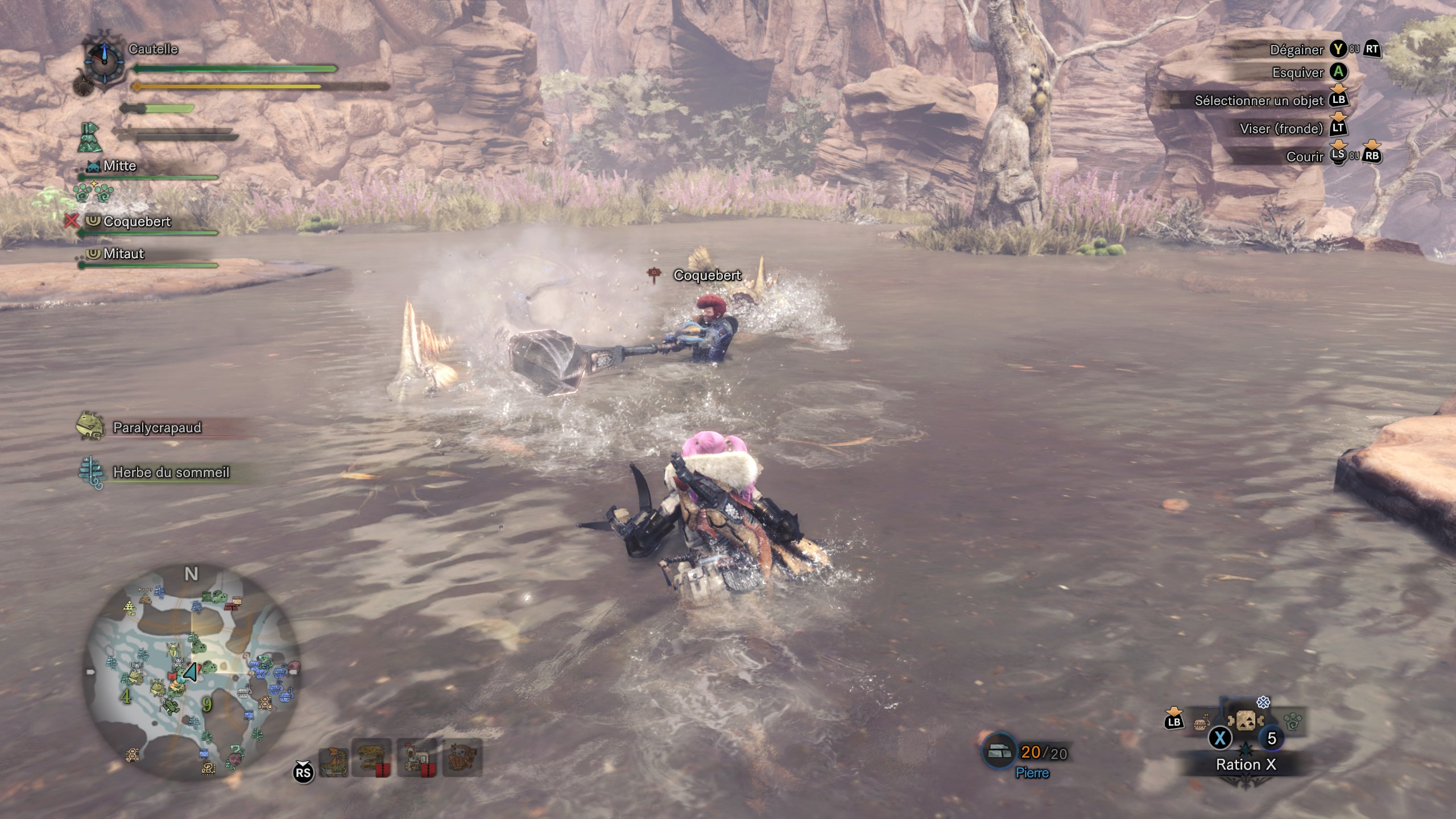Click the twin green pawprint buff icons

(93, 192)
